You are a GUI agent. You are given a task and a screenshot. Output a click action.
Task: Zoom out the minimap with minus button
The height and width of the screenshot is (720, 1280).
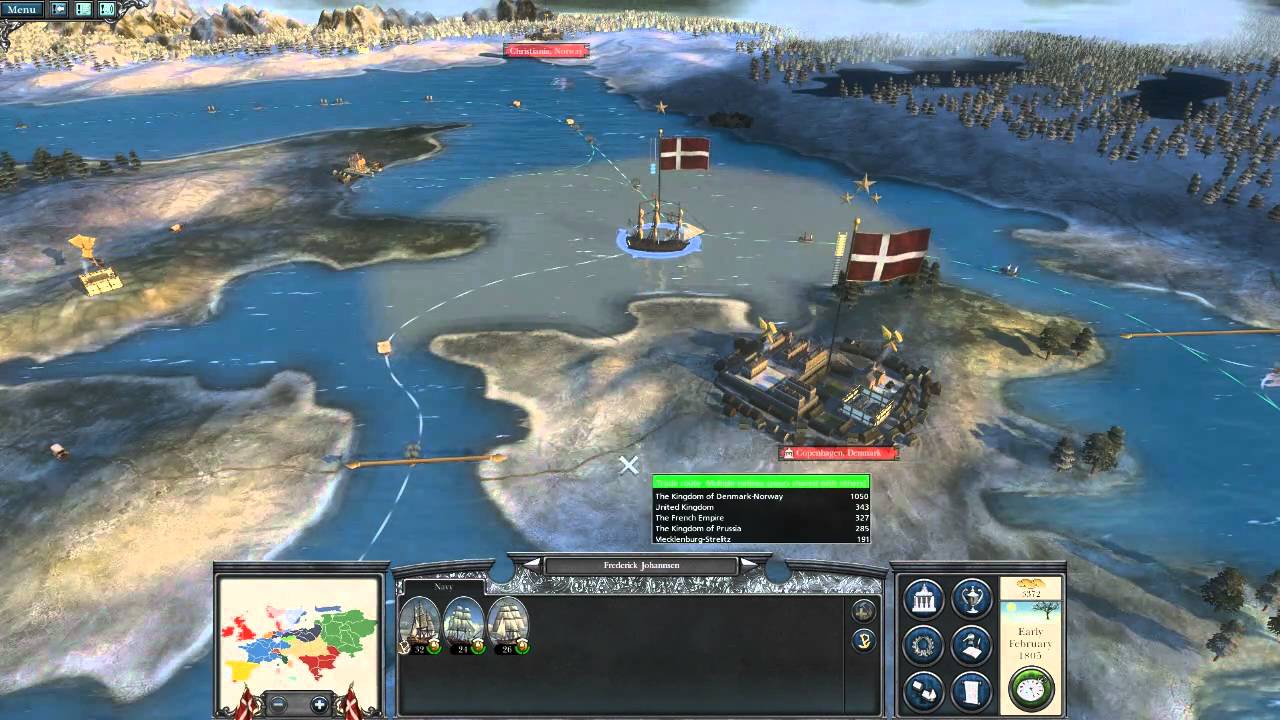(276, 704)
